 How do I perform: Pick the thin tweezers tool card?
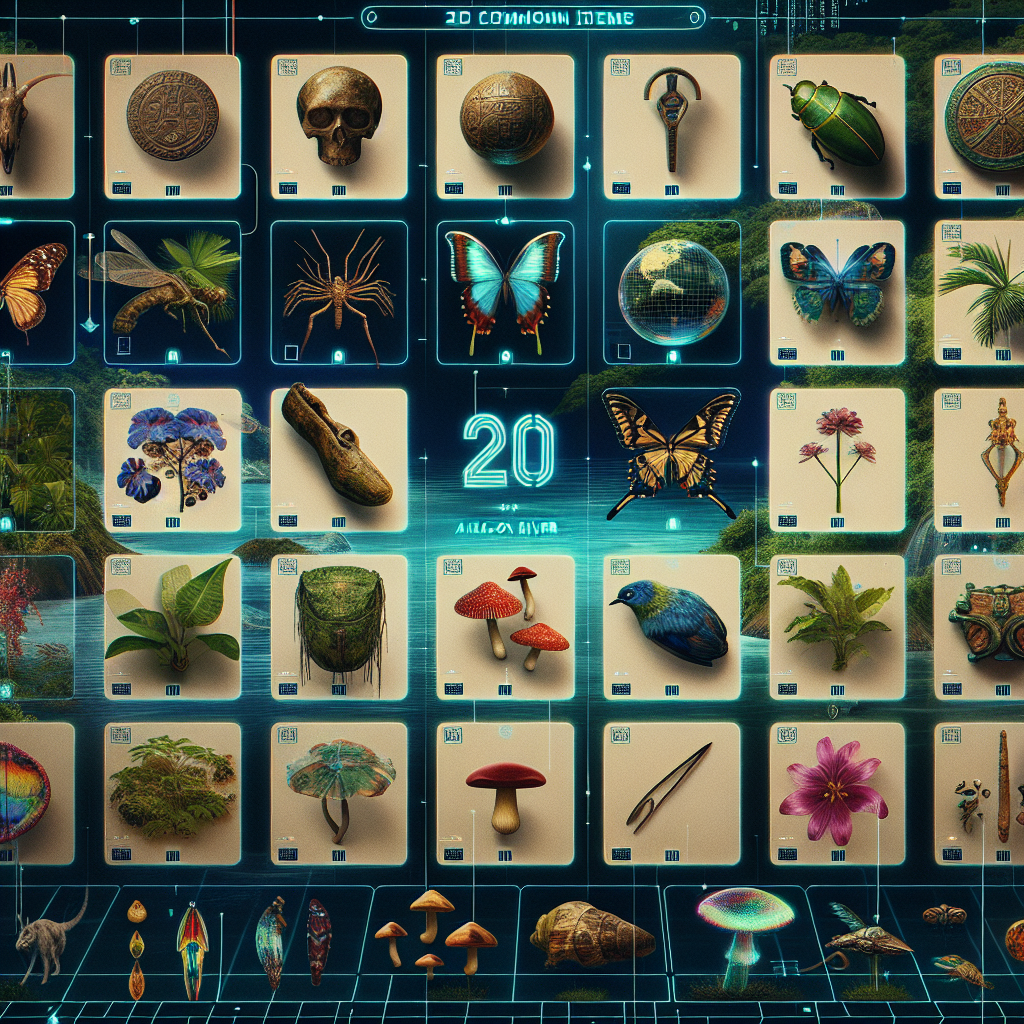(x=671, y=792)
